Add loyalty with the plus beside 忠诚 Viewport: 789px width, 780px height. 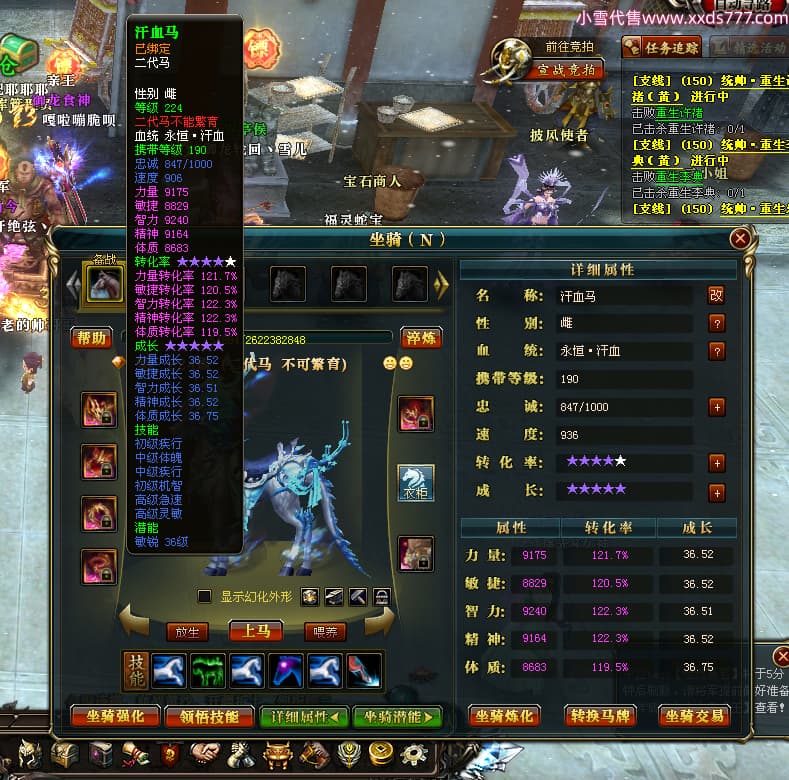pyautogui.click(x=716, y=407)
